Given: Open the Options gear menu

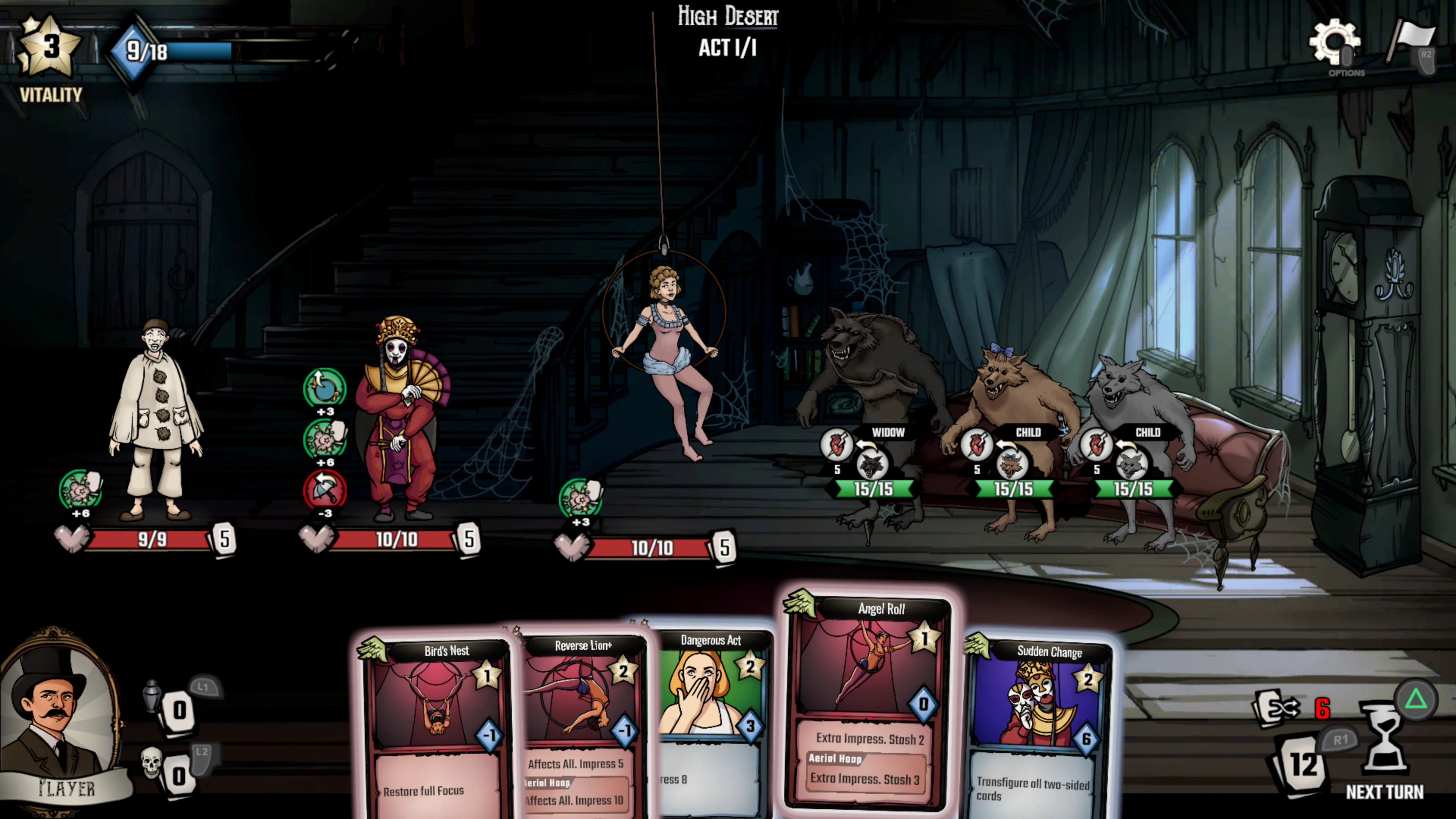Looking at the screenshot, I should point(1335,42).
